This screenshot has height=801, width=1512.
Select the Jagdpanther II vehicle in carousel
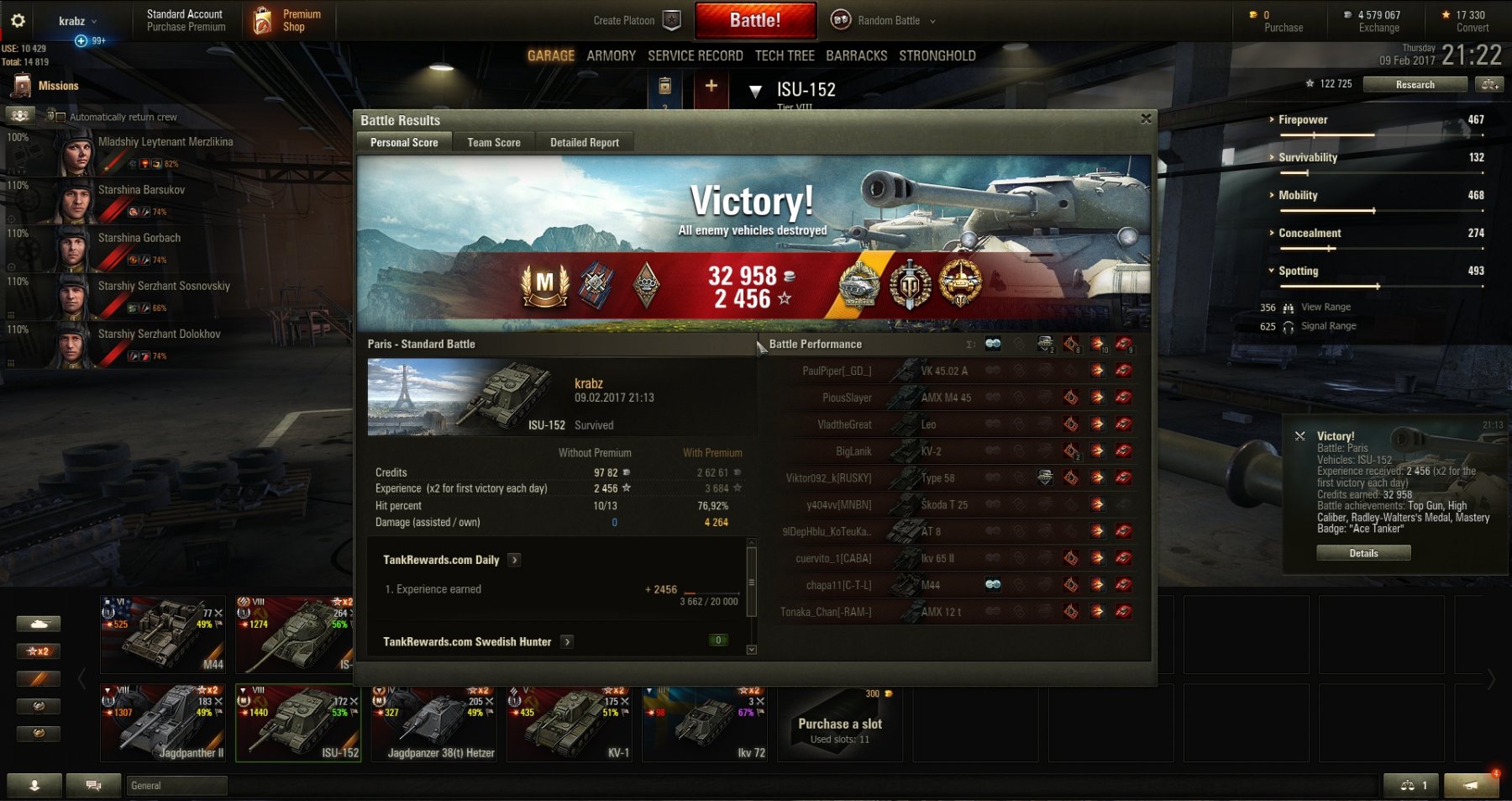click(165, 723)
